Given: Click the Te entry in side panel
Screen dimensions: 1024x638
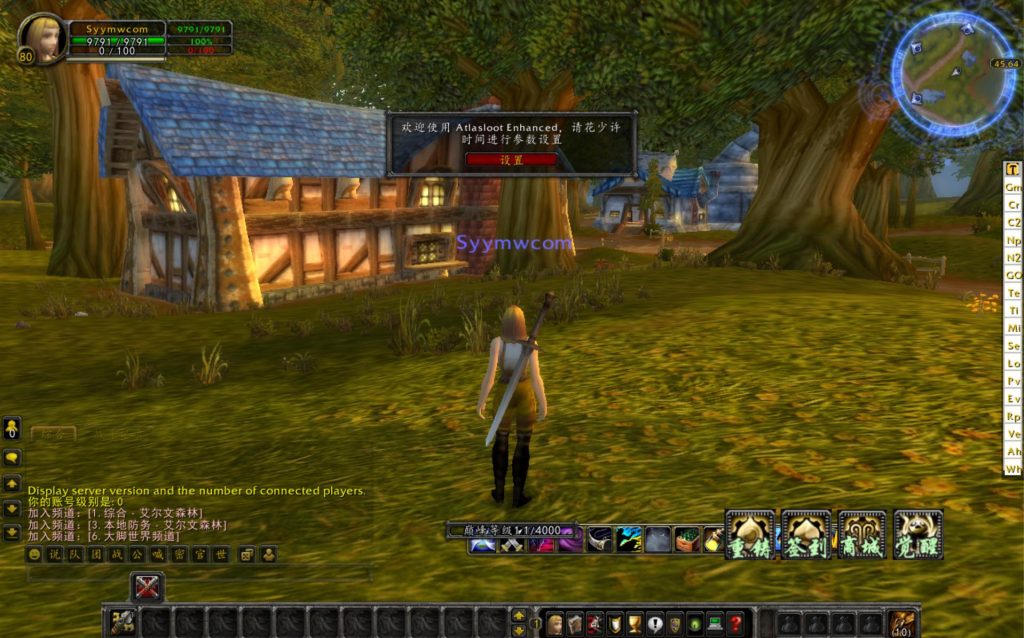Looking at the screenshot, I should pyautogui.click(x=1013, y=293).
